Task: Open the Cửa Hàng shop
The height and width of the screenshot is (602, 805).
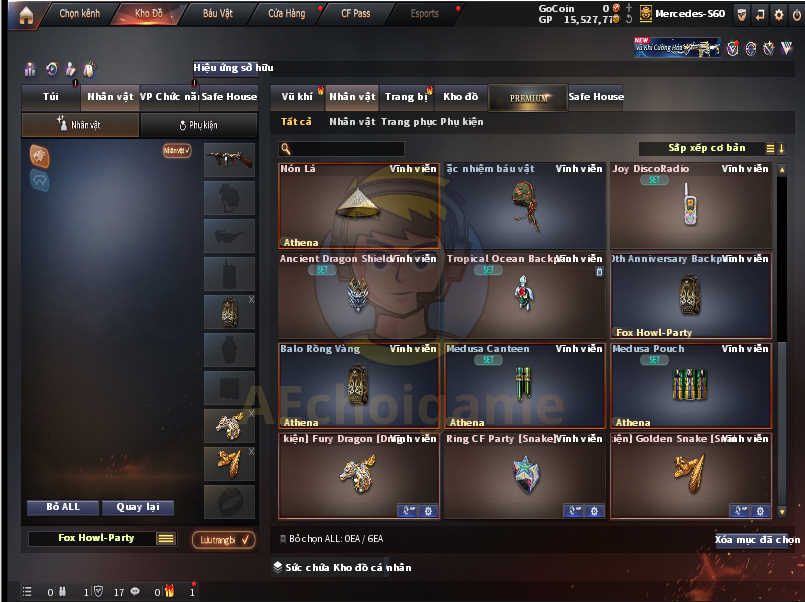Action: coord(287,14)
